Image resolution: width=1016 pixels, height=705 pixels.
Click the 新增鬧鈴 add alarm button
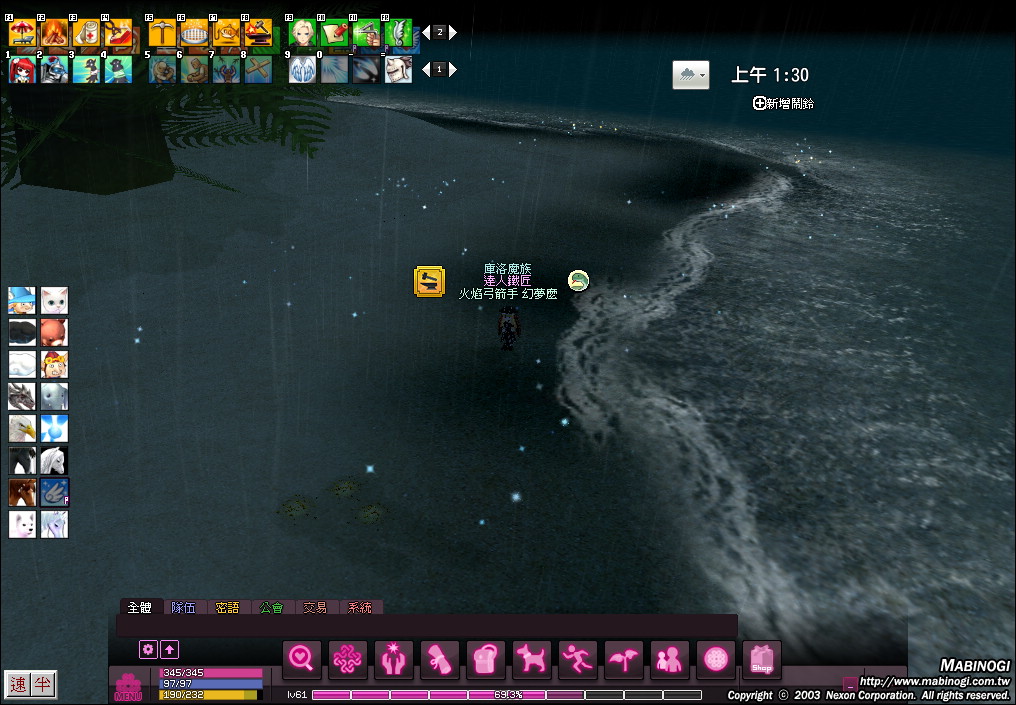pos(783,103)
